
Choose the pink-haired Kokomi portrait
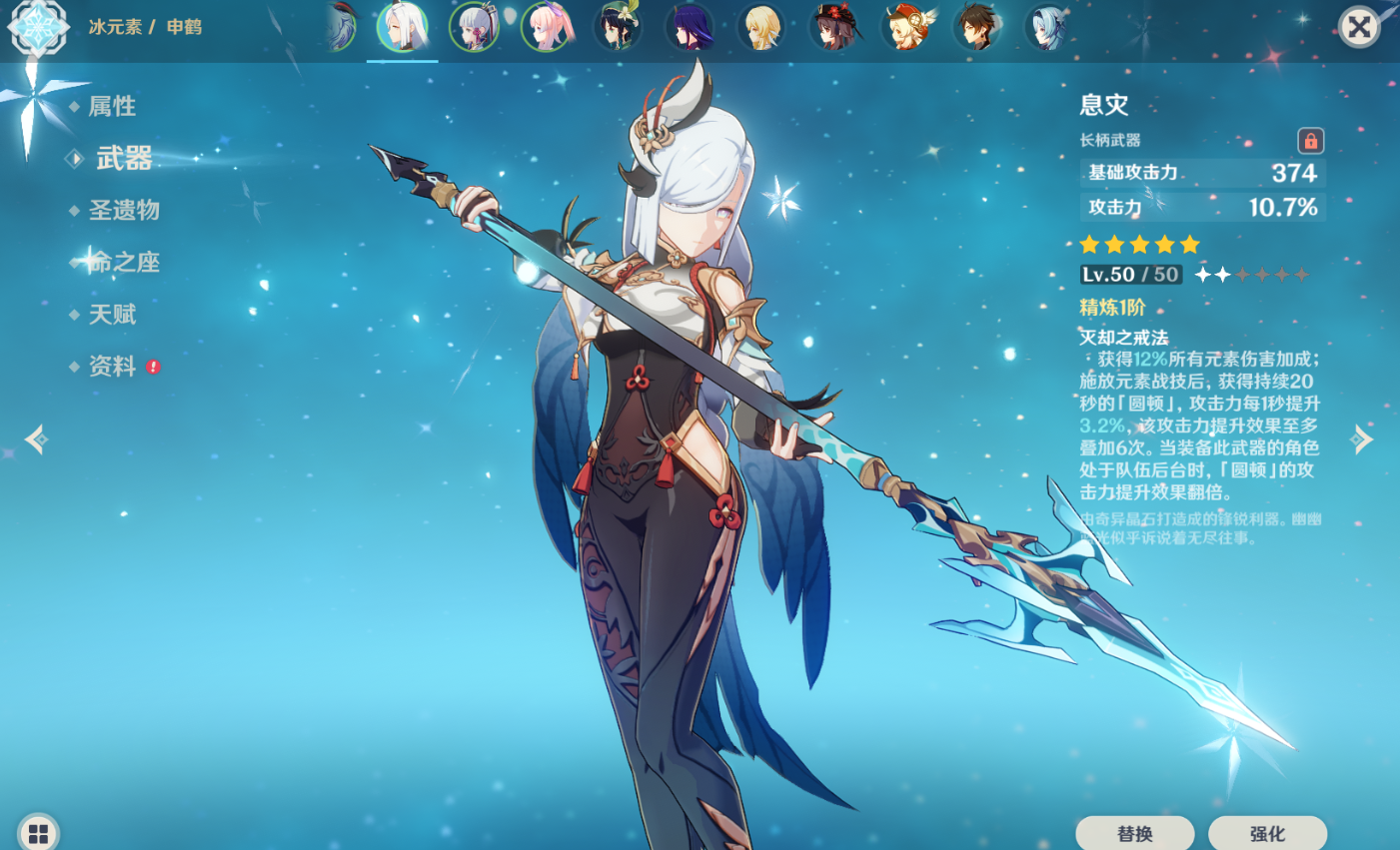coord(547,27)
